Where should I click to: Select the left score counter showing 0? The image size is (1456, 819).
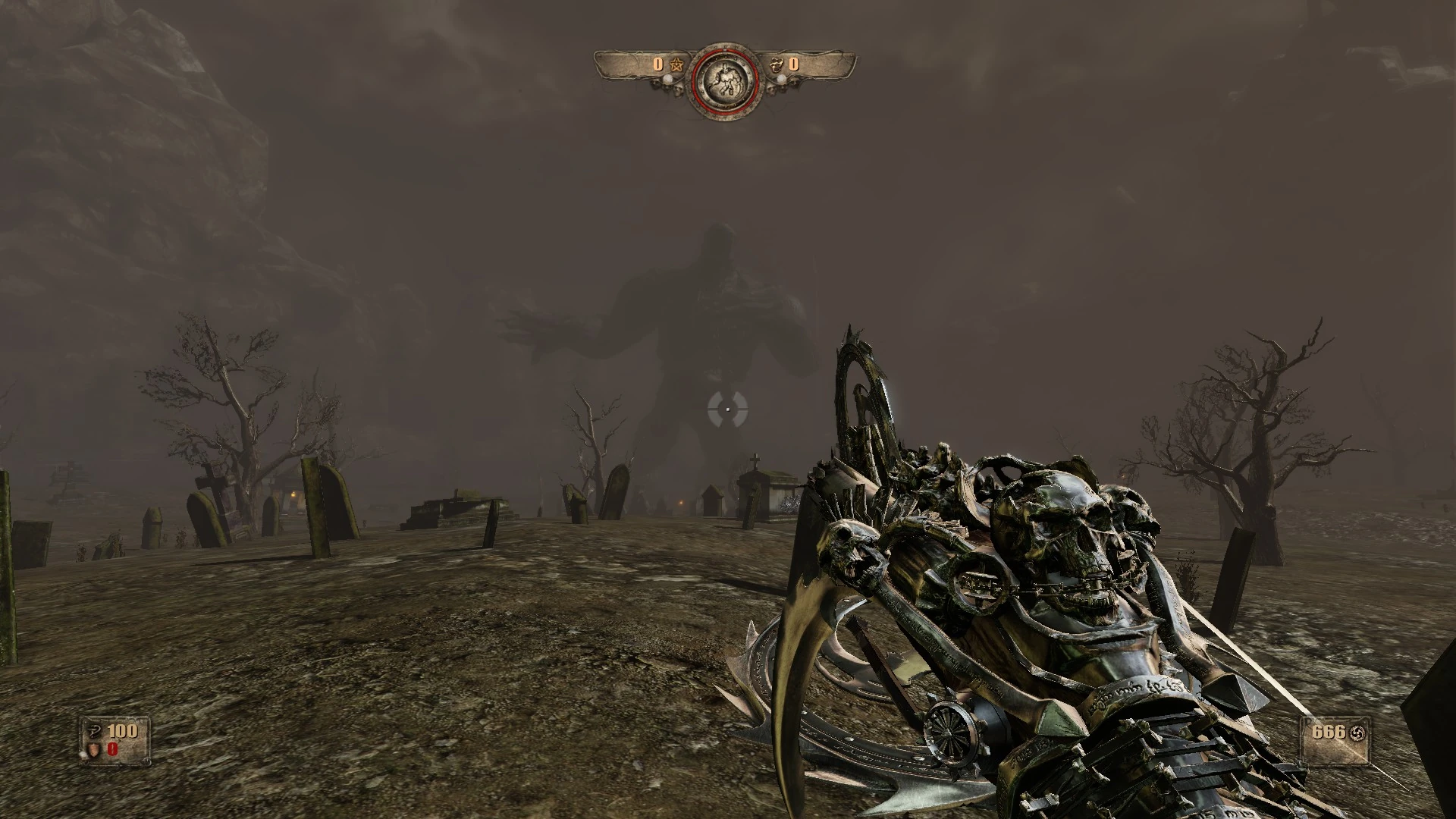[x=657, y=64]
